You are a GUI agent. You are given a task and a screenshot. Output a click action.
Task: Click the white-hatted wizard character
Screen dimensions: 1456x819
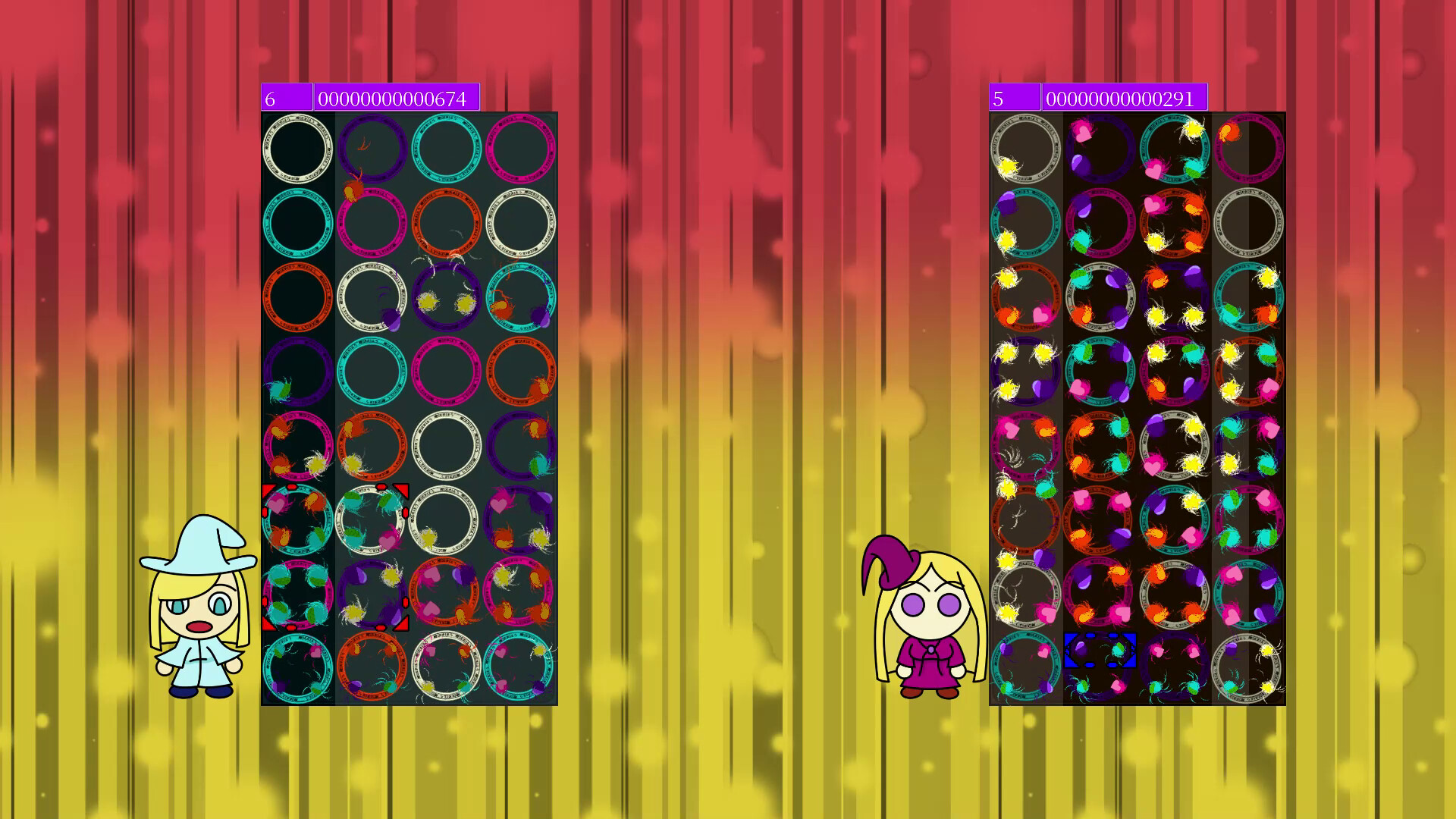(x=201, y=614)
